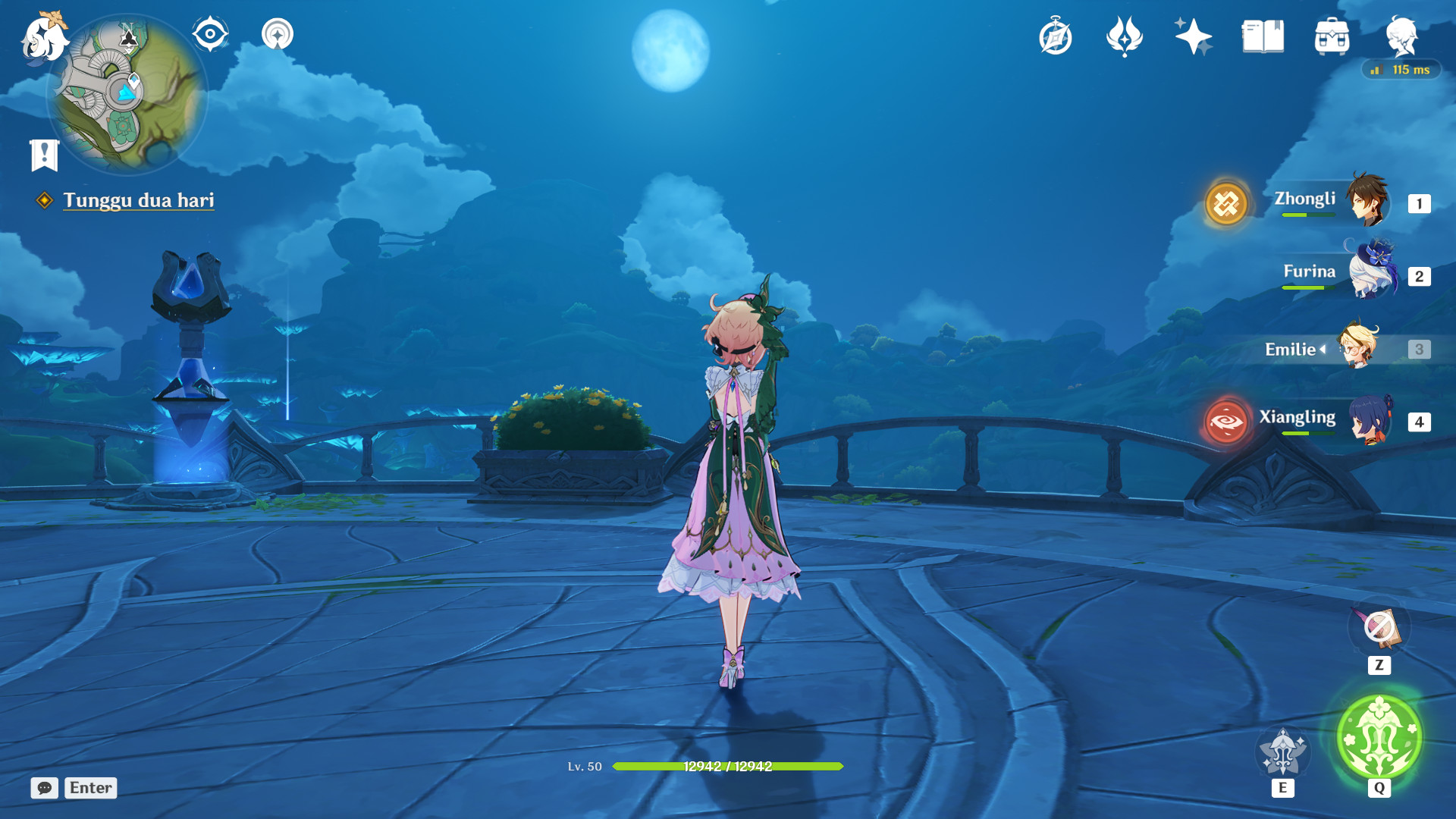Toggle the broadcast signal icon near minimap

[277, 34]
